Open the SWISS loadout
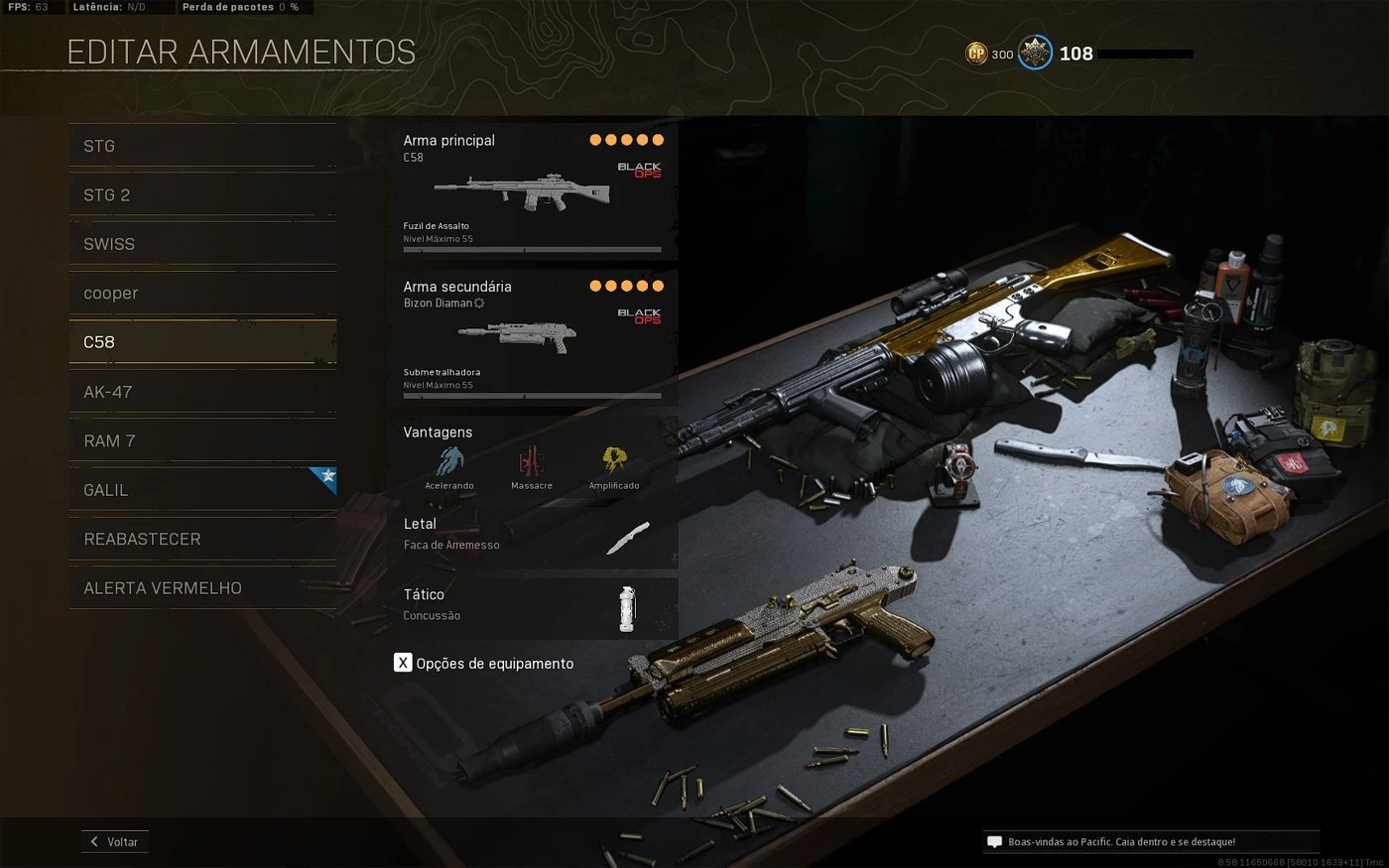 202,244
